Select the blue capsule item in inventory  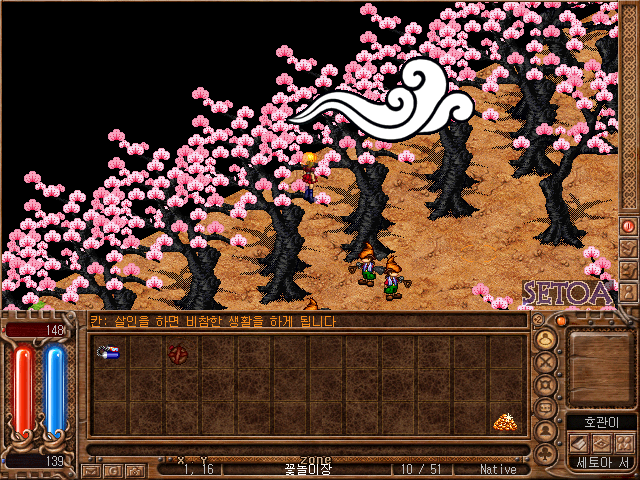108,352
